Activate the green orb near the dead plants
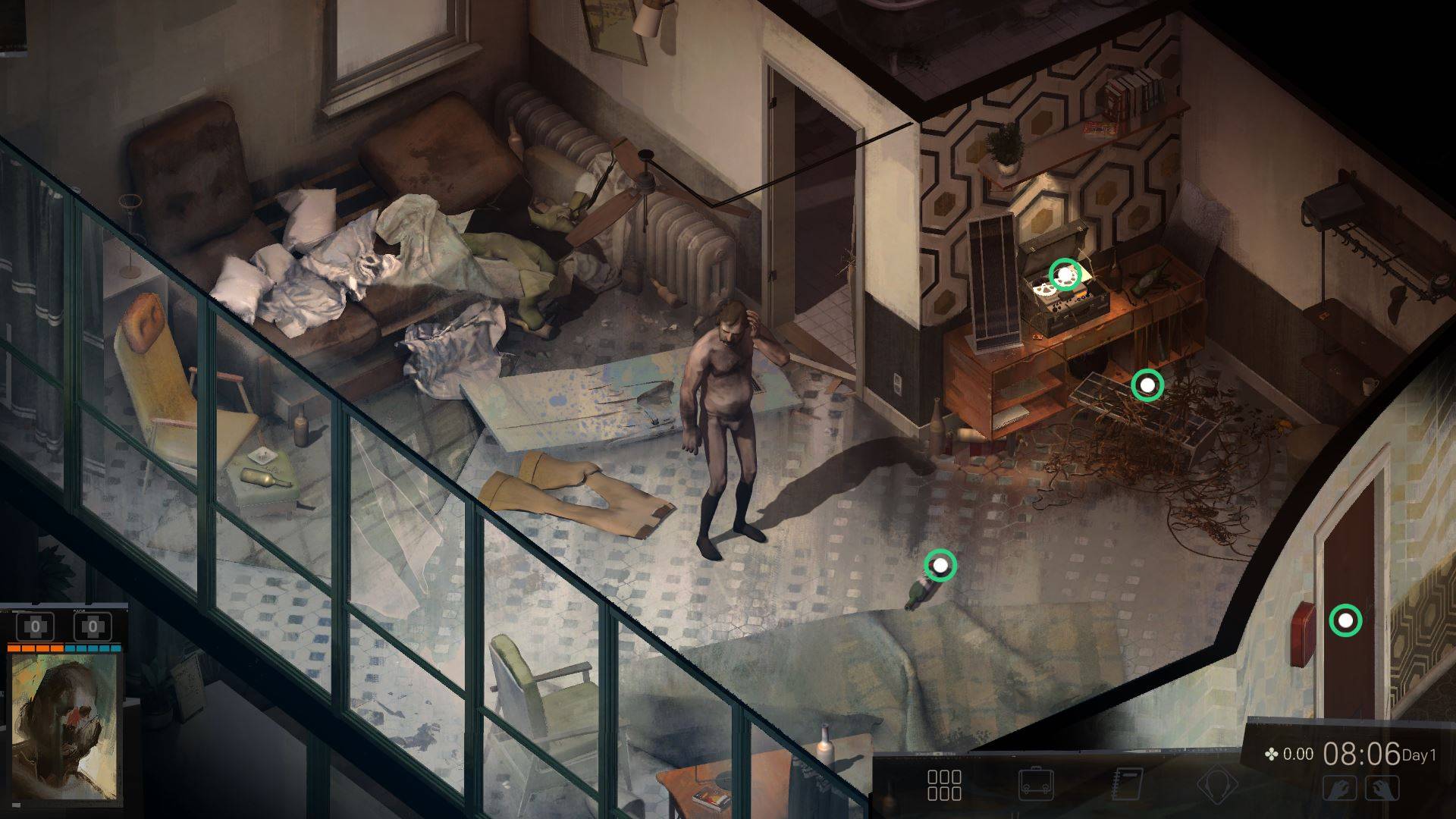 1147,386
